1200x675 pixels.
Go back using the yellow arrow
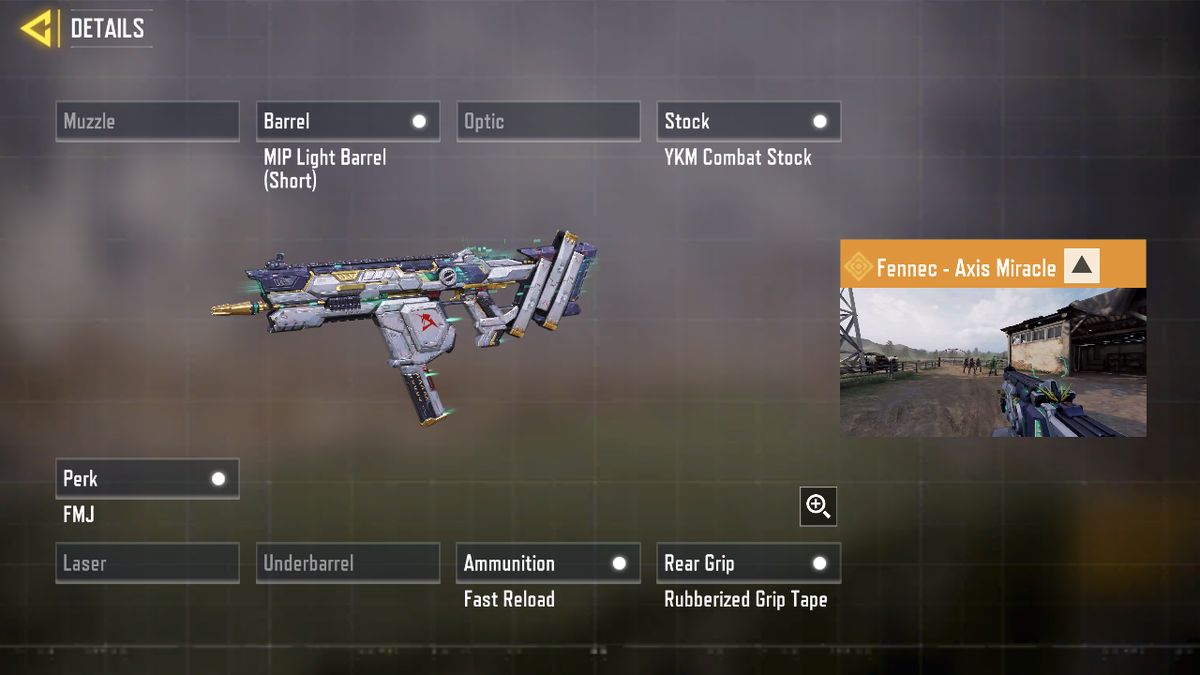(x=37, y=28)
